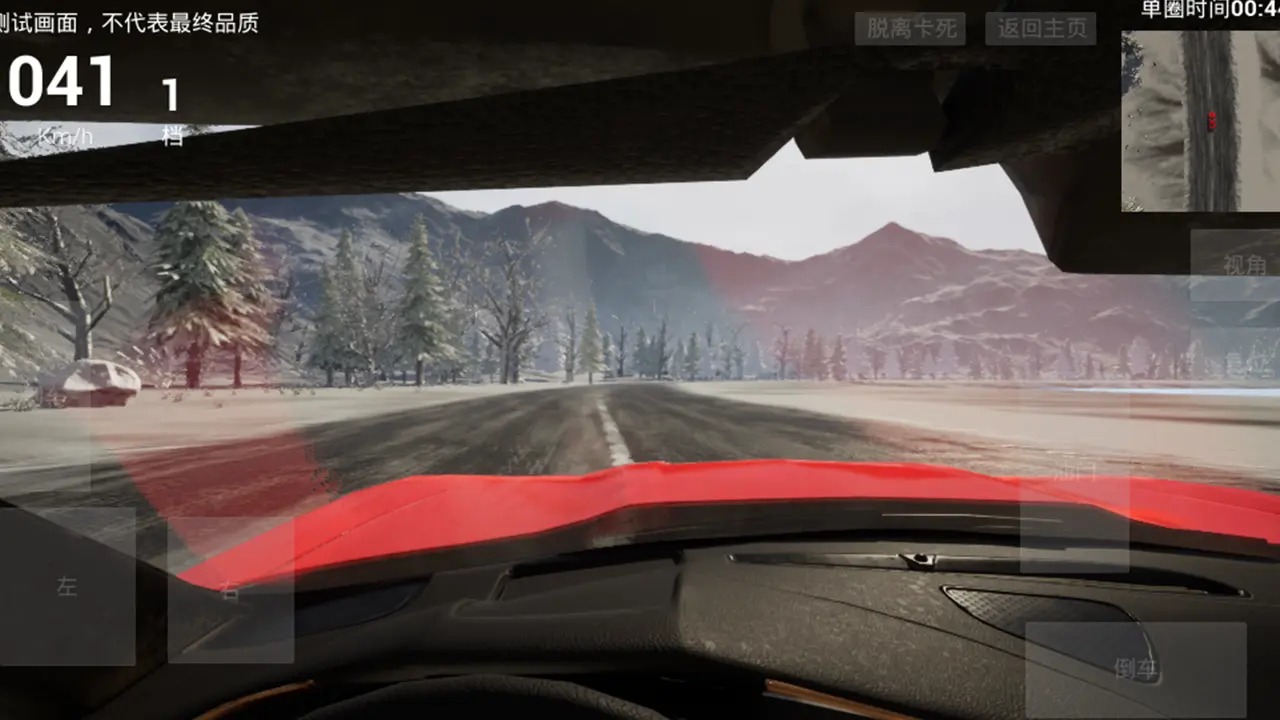Click the track minimap
The image size is (1280, 720).
click(1200, 121)
